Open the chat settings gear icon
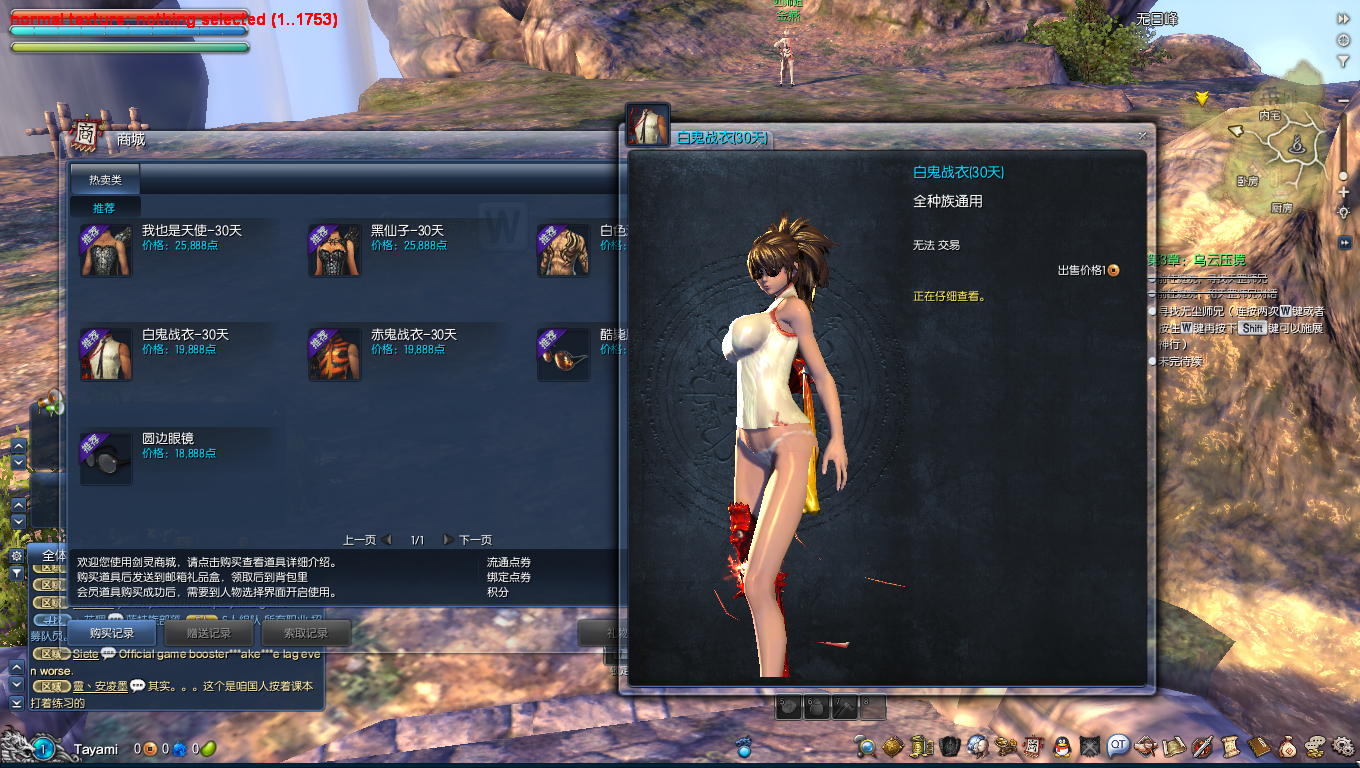Viewport: 1360px width, 768px height. [x=17, y=555]
